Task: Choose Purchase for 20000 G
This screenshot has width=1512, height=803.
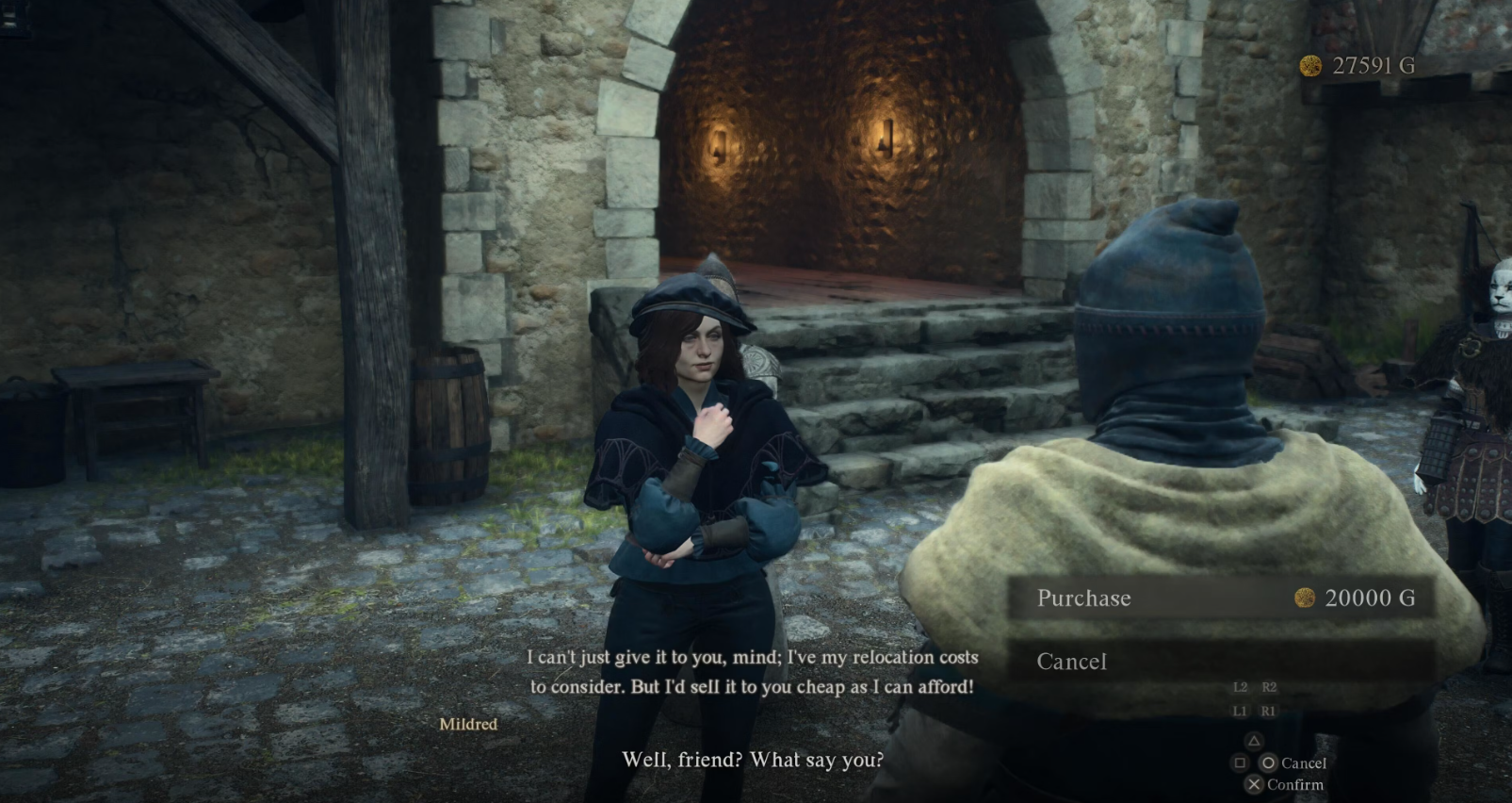Action: (x=1221, y=598)
